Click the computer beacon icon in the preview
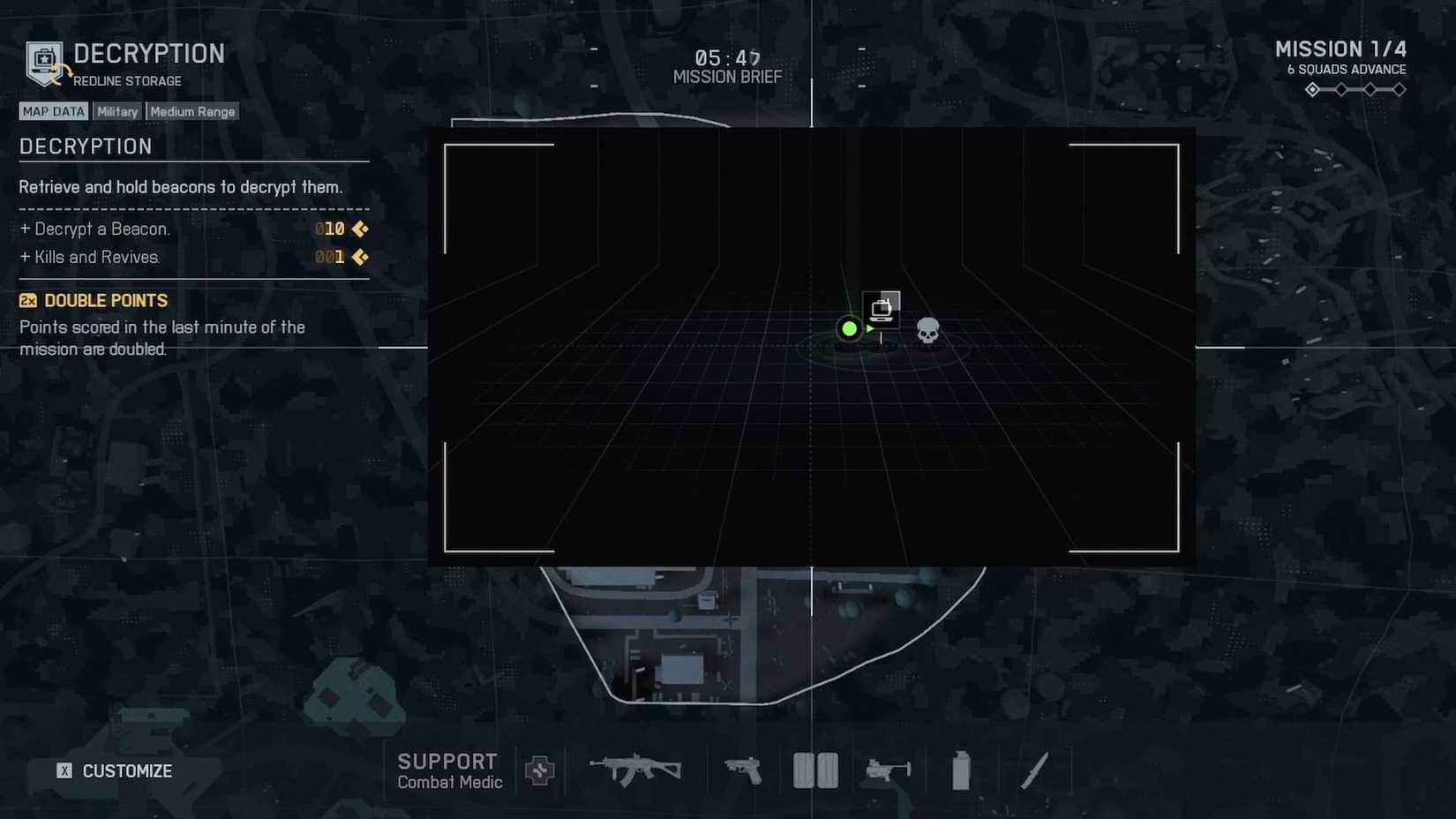 click(880, 308)
